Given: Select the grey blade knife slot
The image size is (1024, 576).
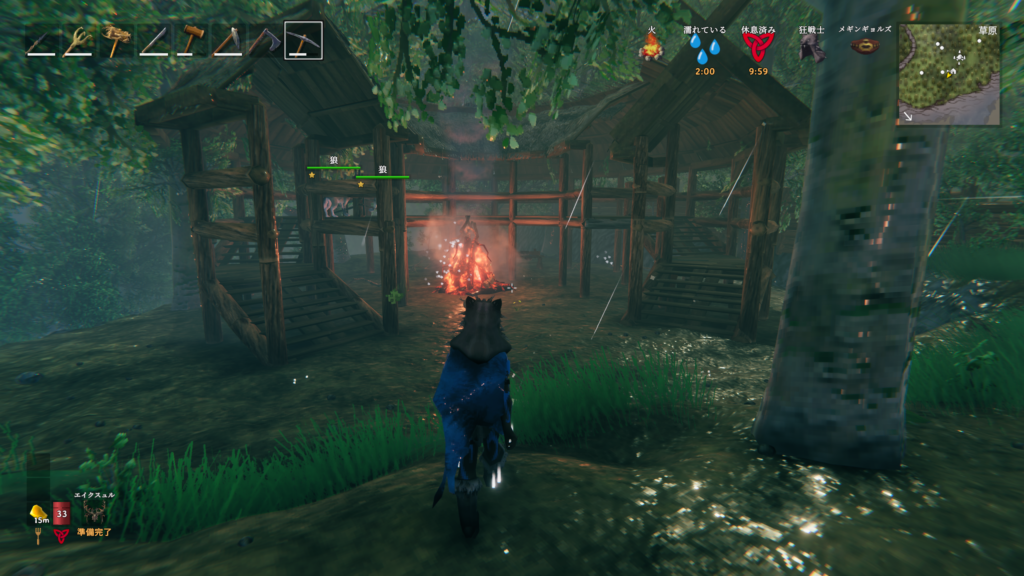Looking at the screenshot, I should coord(154,41).
